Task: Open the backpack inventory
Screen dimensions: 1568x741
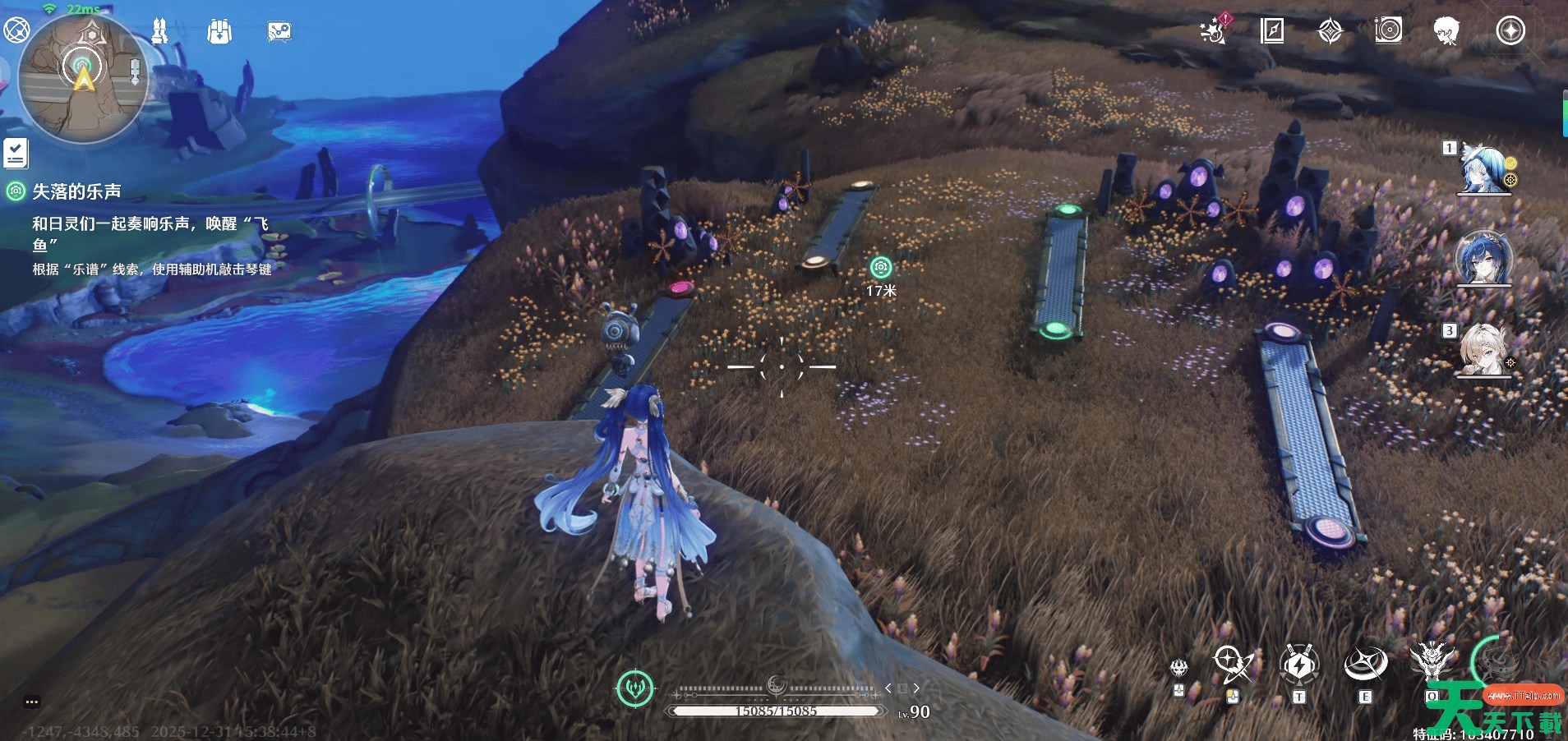Action: point(219,32)
